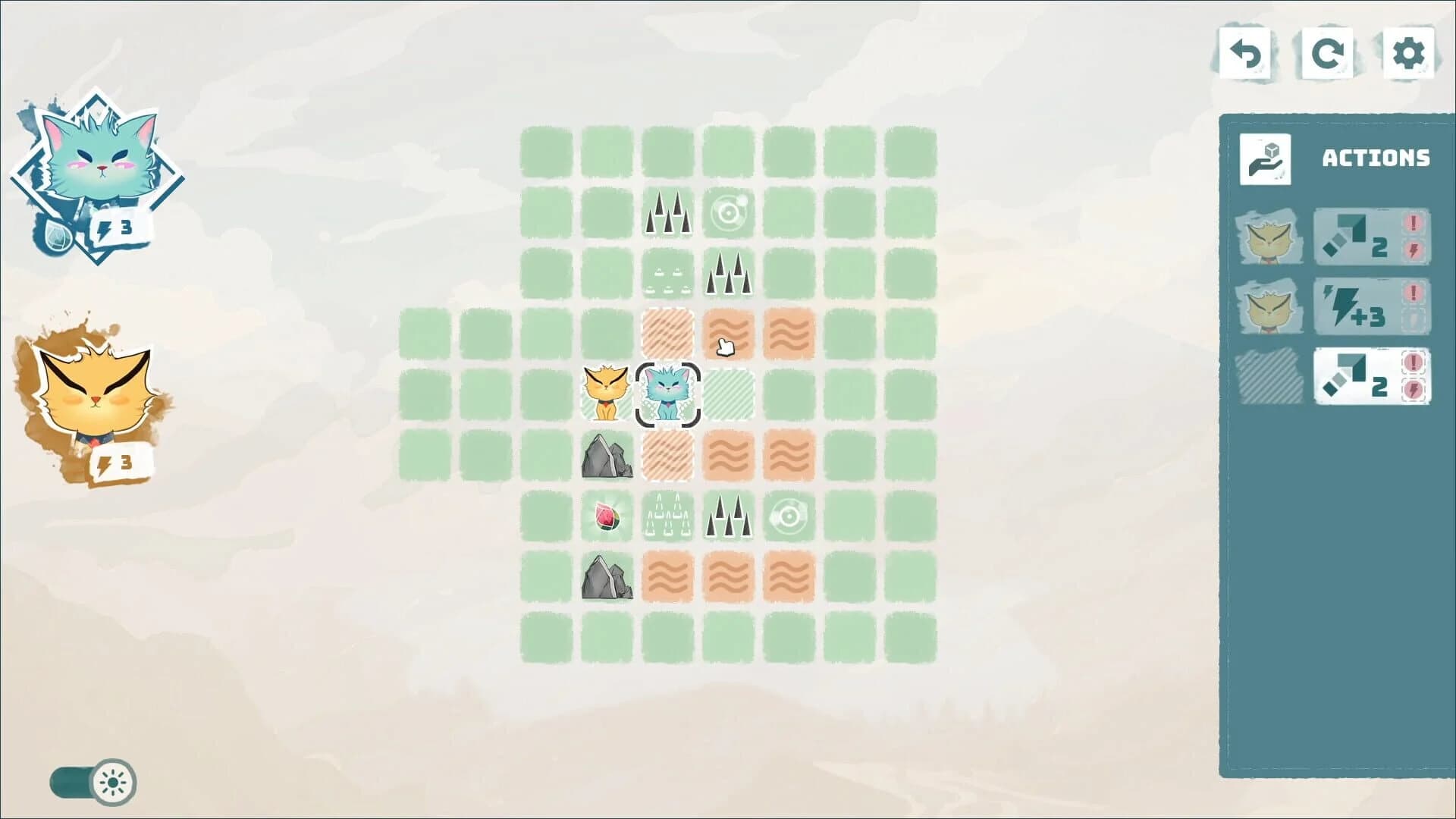Image resolution: width=1456 pixels, height=819 pixels.
Task: Select the yellow cat standing on the board
Action: [x=605, y=394]
